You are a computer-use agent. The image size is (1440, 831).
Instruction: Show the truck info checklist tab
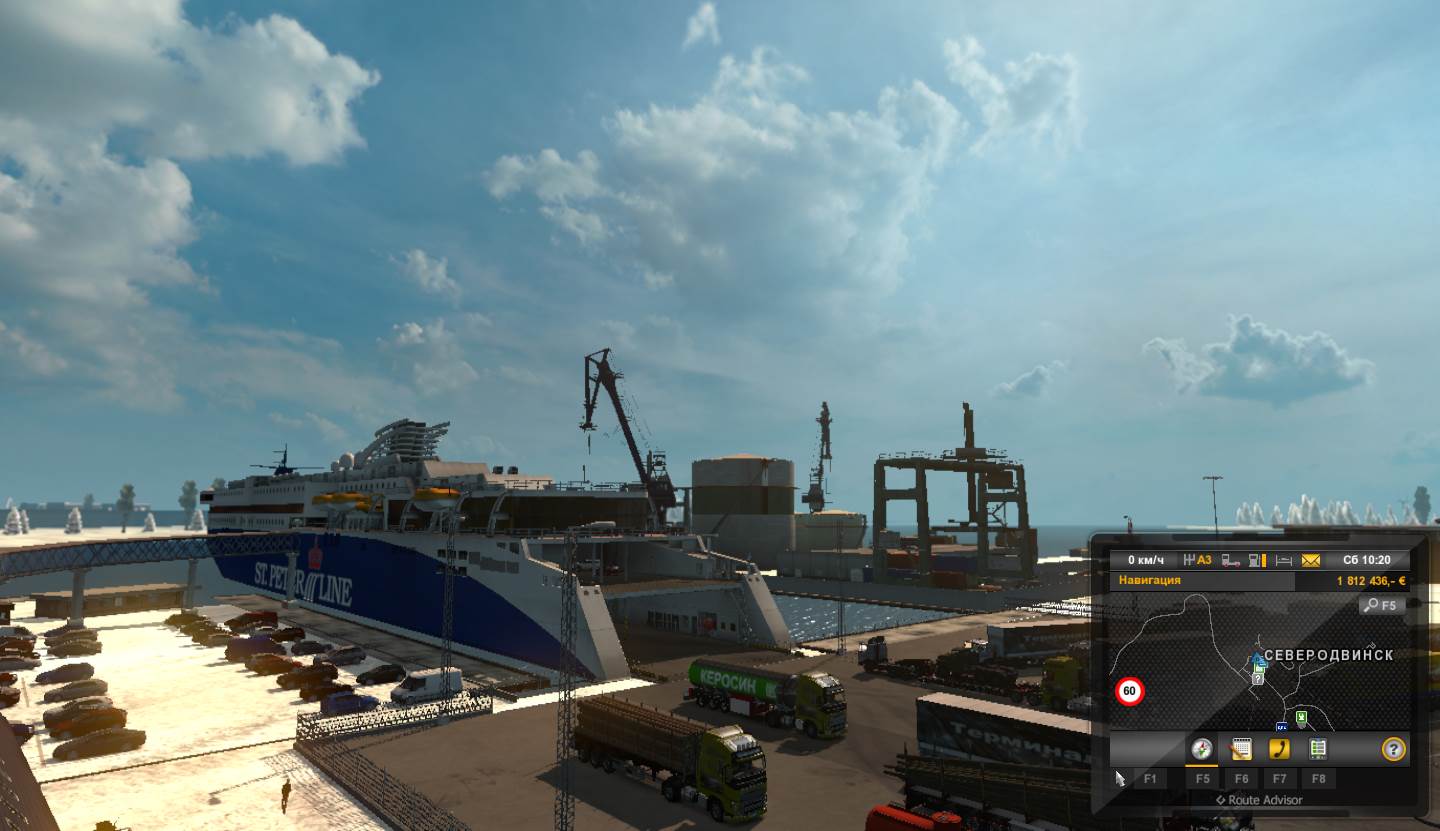click(1318, 749)
